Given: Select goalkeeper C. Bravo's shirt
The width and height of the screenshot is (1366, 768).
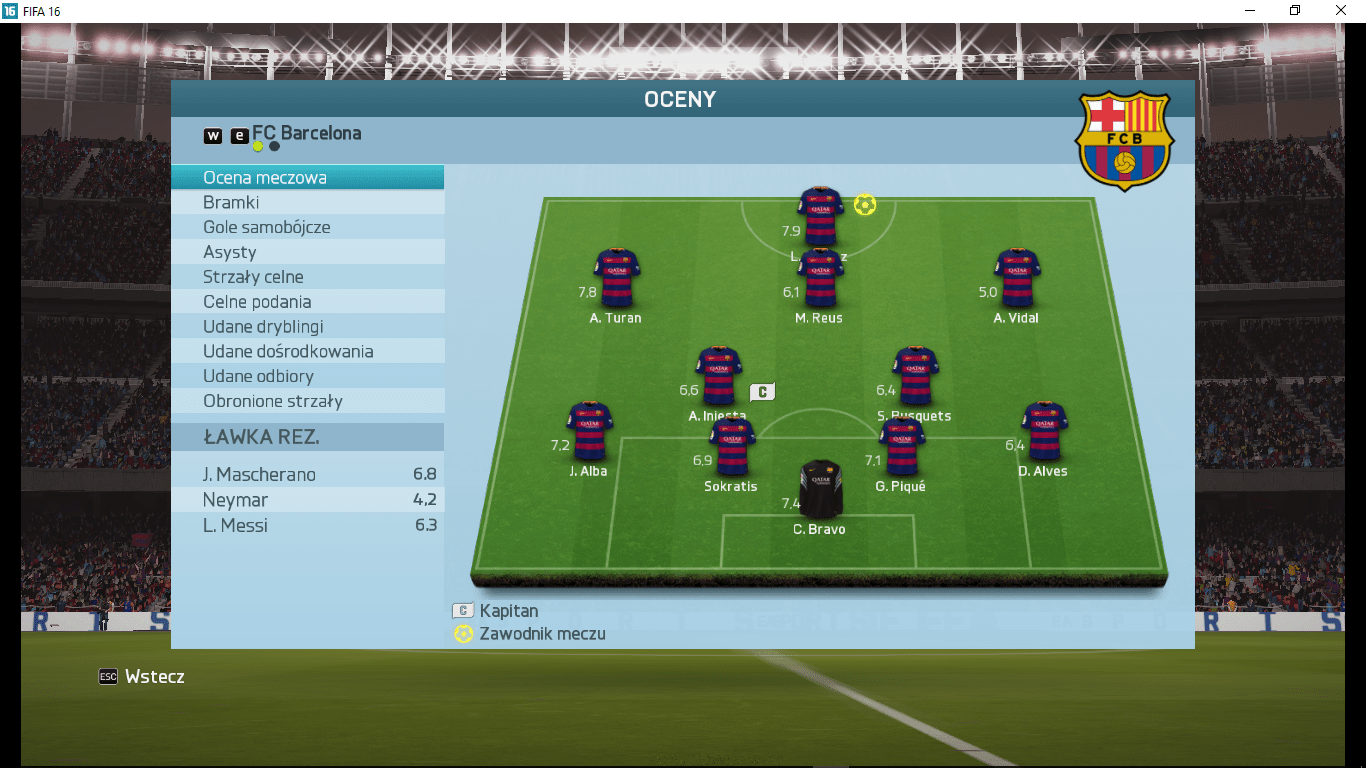Looking at the screenshot, I should (821, 488).
